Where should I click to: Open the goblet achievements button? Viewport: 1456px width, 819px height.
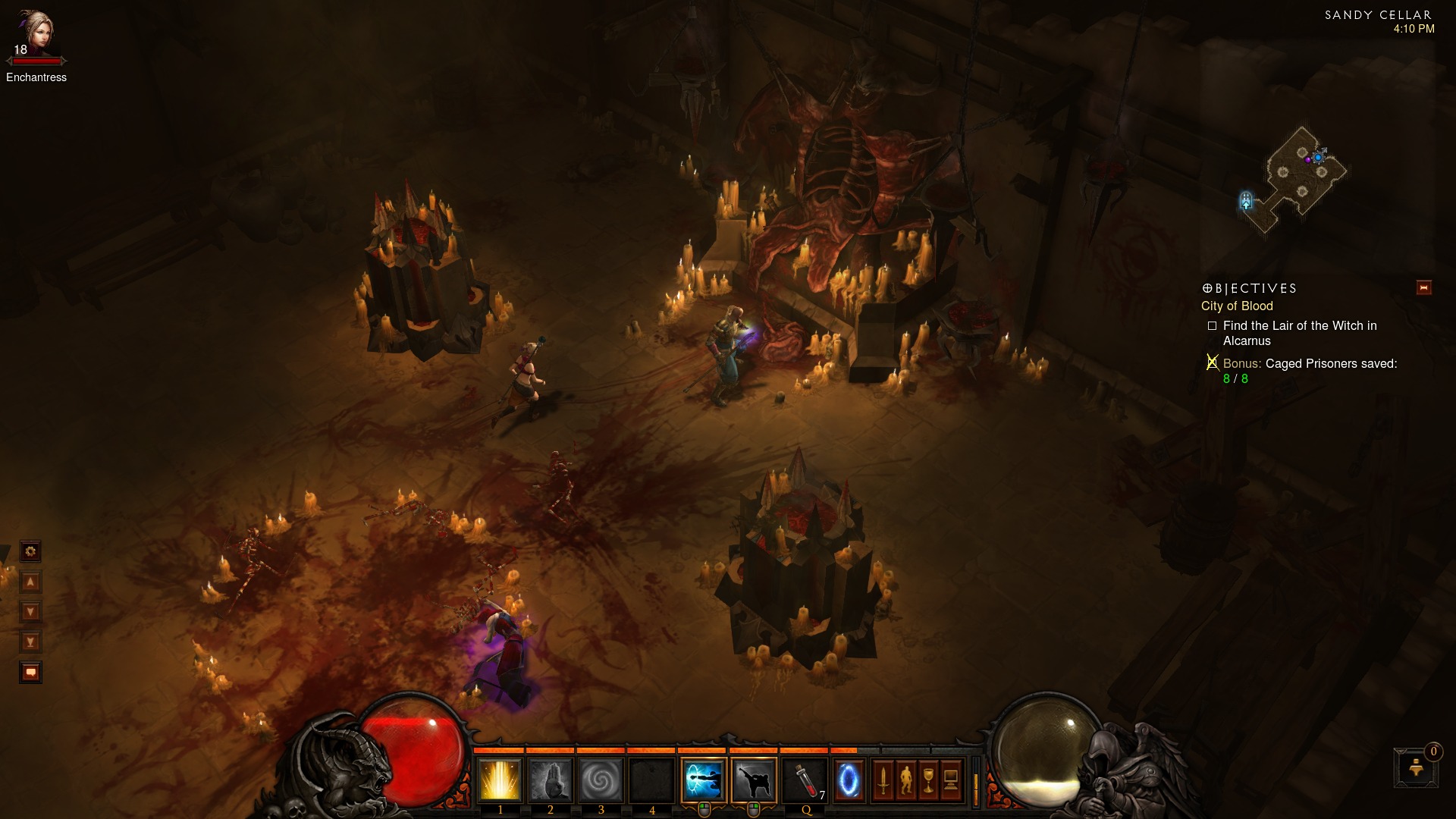tap(928, 780)
